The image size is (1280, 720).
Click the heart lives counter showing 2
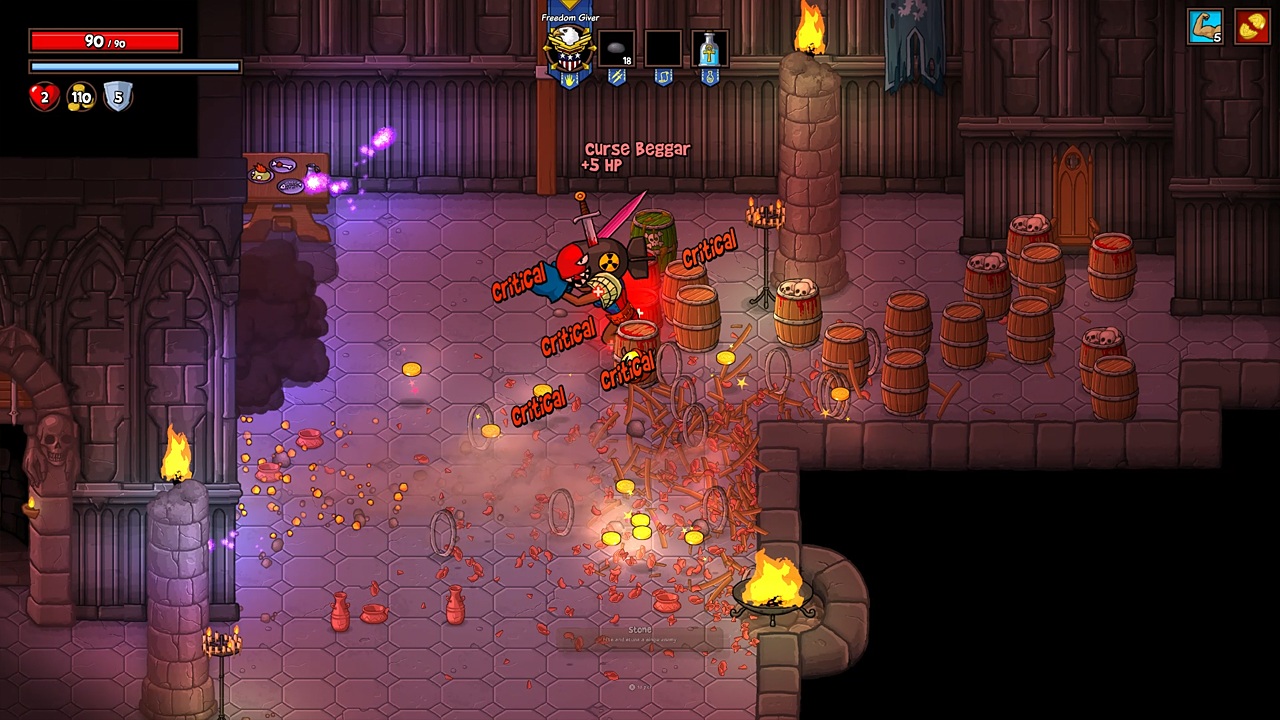[x=44, y=96]
